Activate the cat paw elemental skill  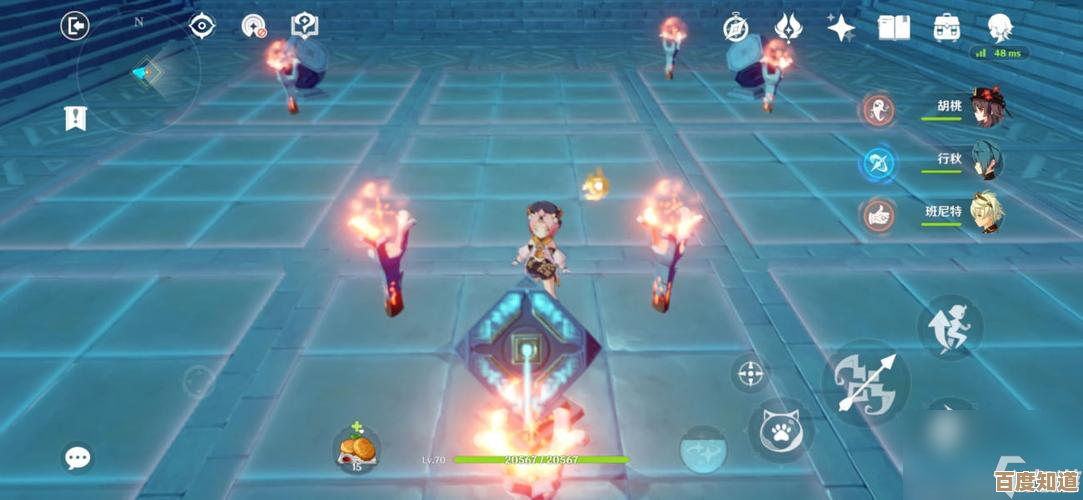780,430
